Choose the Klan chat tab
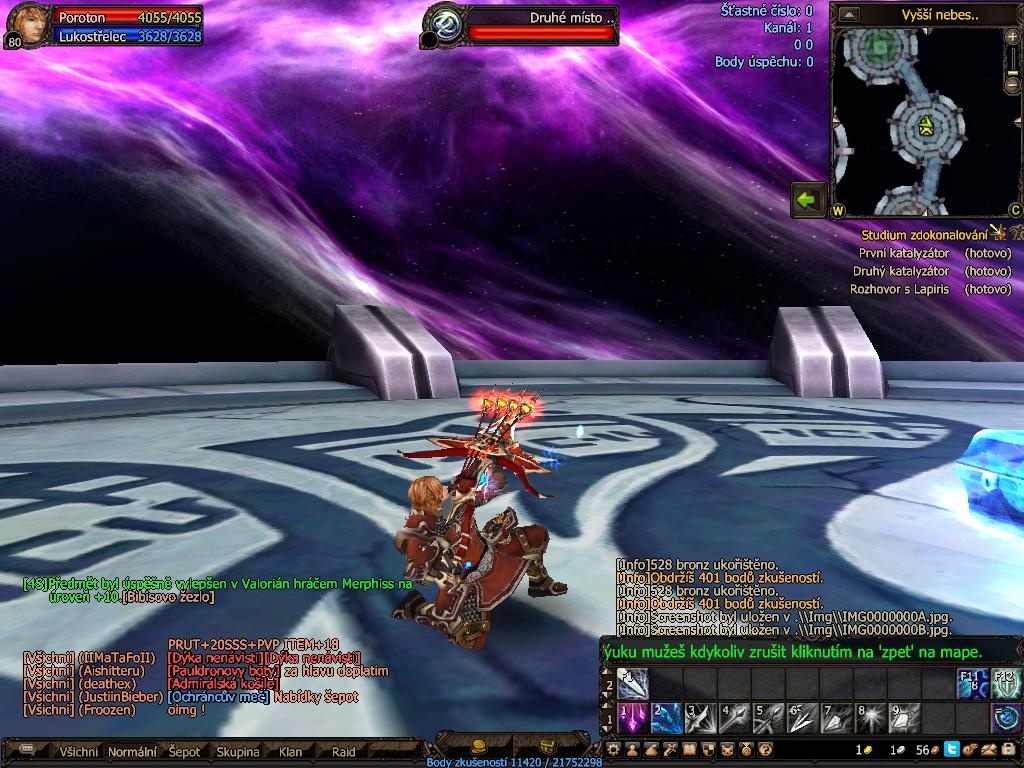This screenshot has height=768, width=1024. [291, 752]
